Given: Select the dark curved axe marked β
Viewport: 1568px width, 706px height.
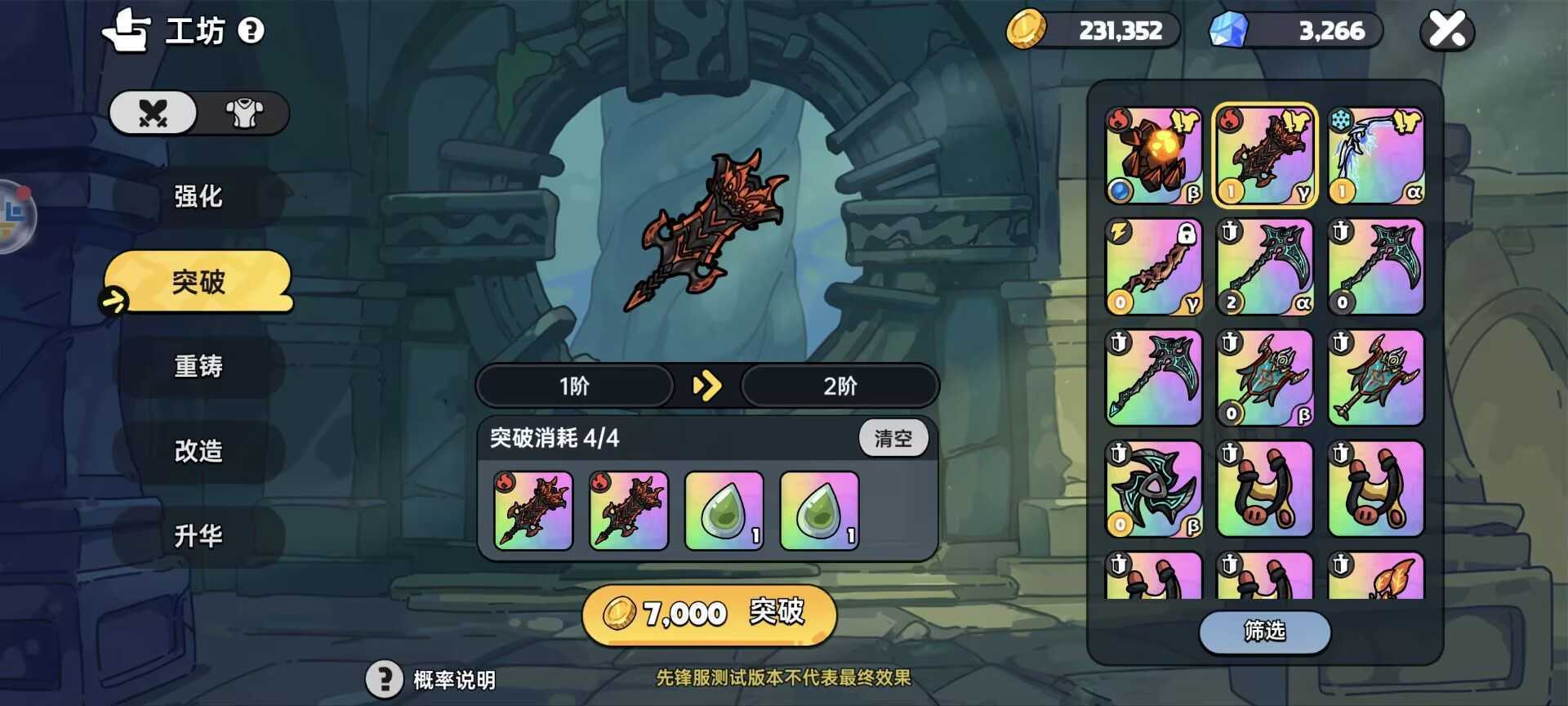Looking at the screenshot, I should [x=1153, y=488].
